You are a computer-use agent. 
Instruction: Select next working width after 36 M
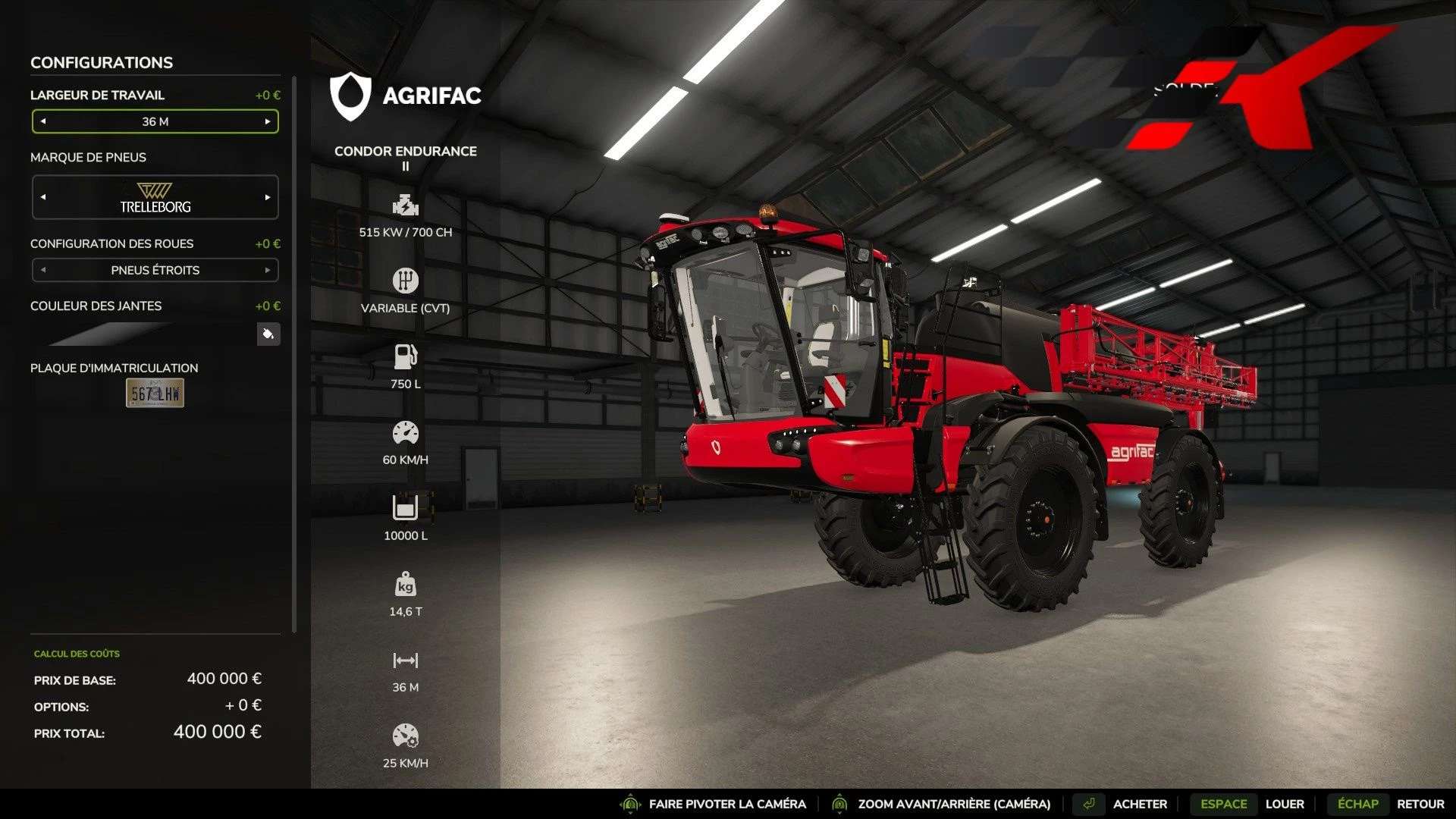tap(268, 121)
